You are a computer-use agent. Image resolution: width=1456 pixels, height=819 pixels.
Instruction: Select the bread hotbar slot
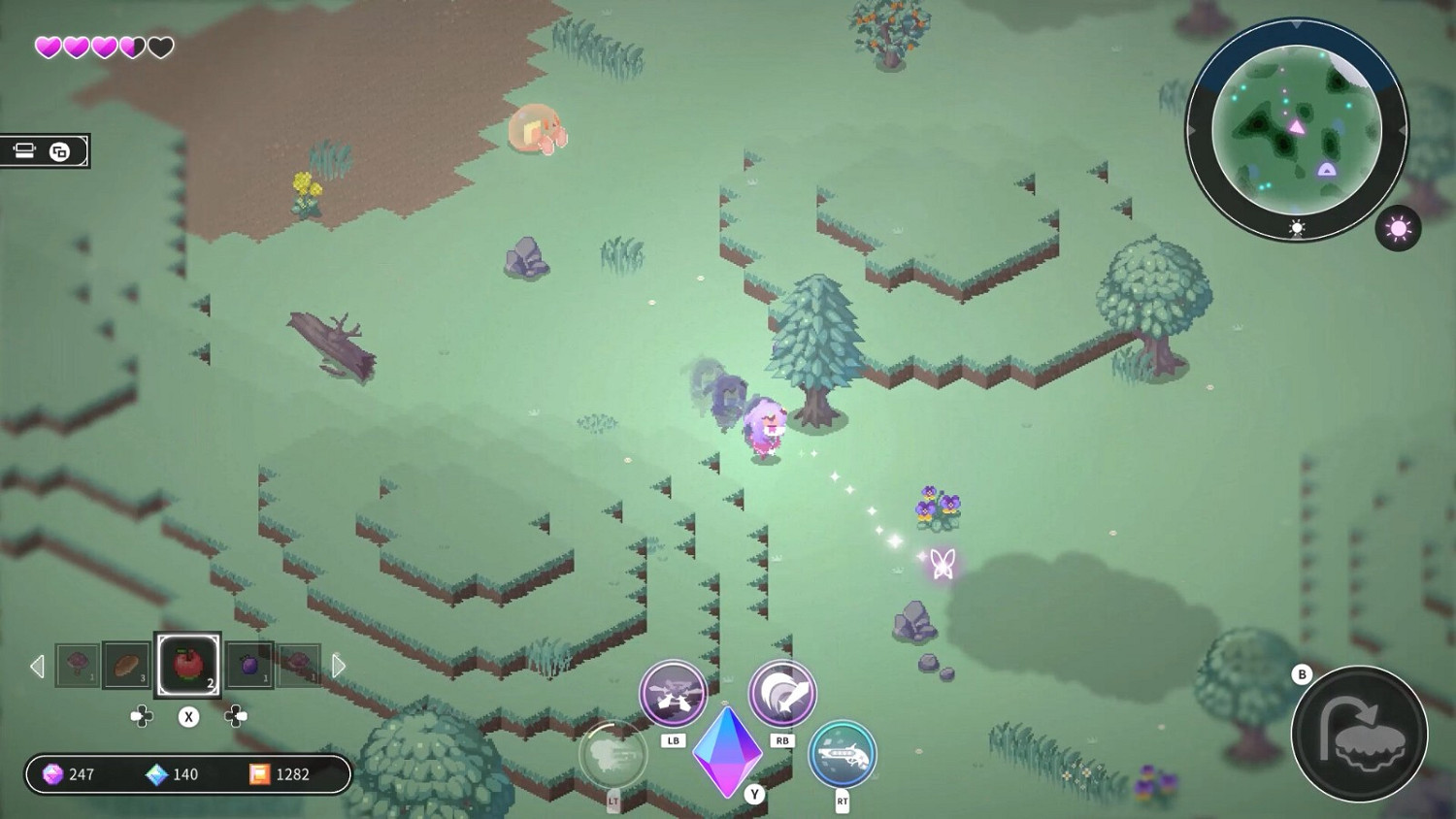click(125, 666)
